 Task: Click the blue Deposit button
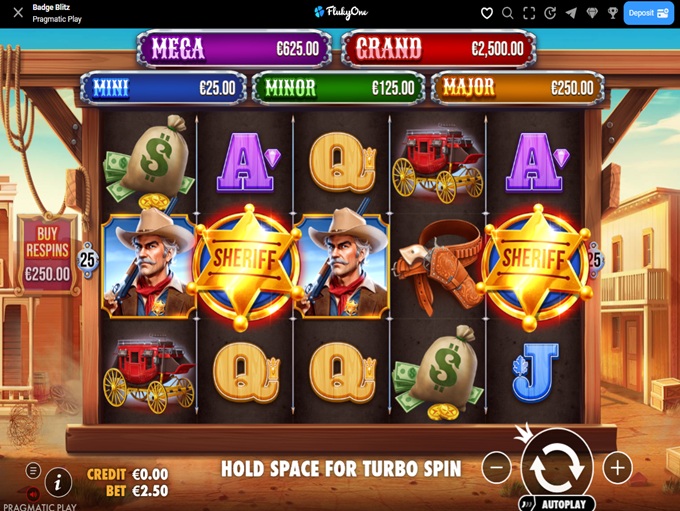pyautogui.click(x=648, y=13)
